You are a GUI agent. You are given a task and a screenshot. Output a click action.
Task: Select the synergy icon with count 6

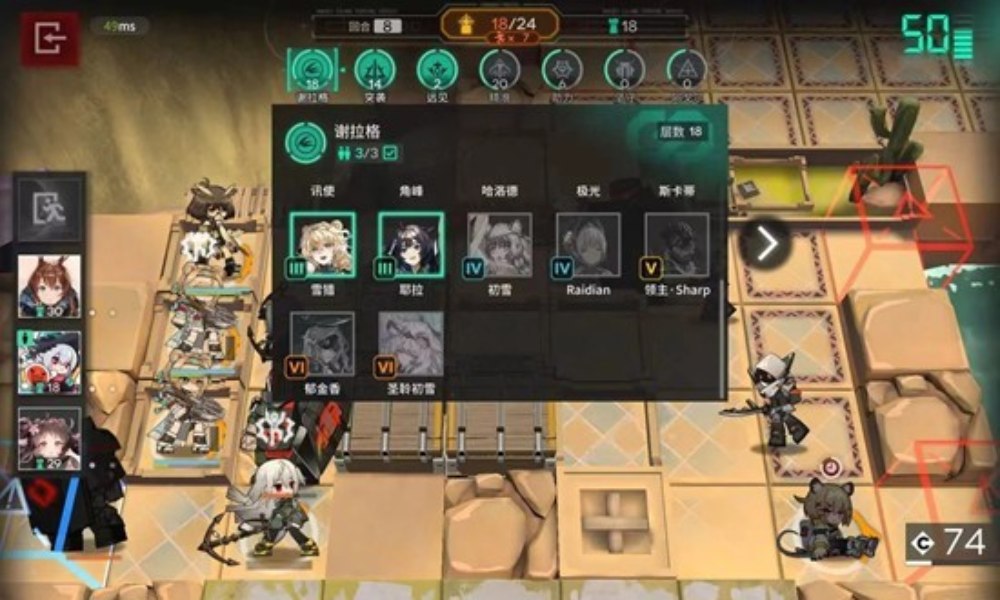(x=562, y=70)
